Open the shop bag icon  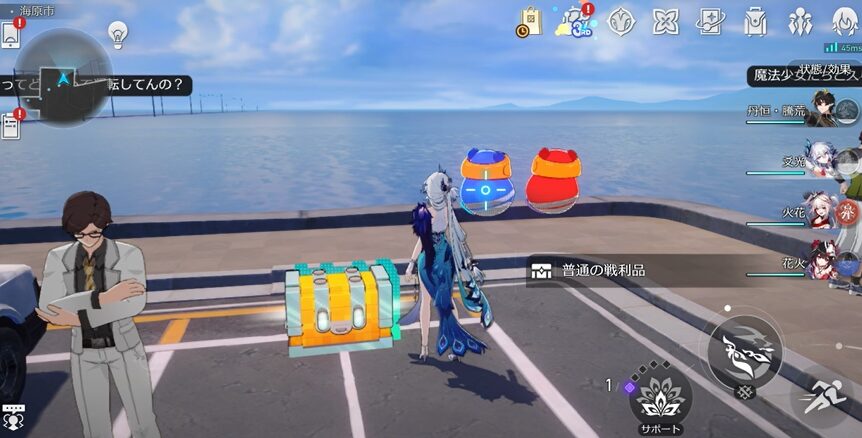click(529, 21)
